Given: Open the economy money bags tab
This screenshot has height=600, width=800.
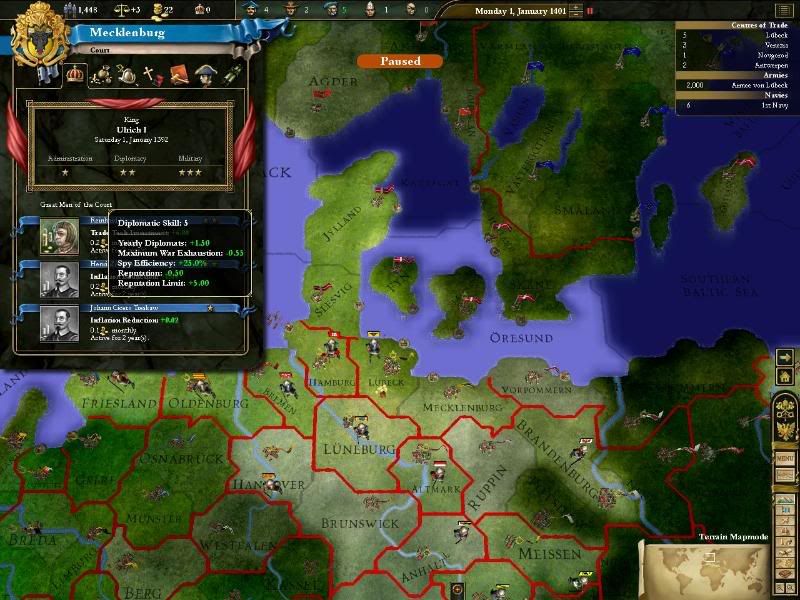Looking at the screenshot, I should click(101, 74).
